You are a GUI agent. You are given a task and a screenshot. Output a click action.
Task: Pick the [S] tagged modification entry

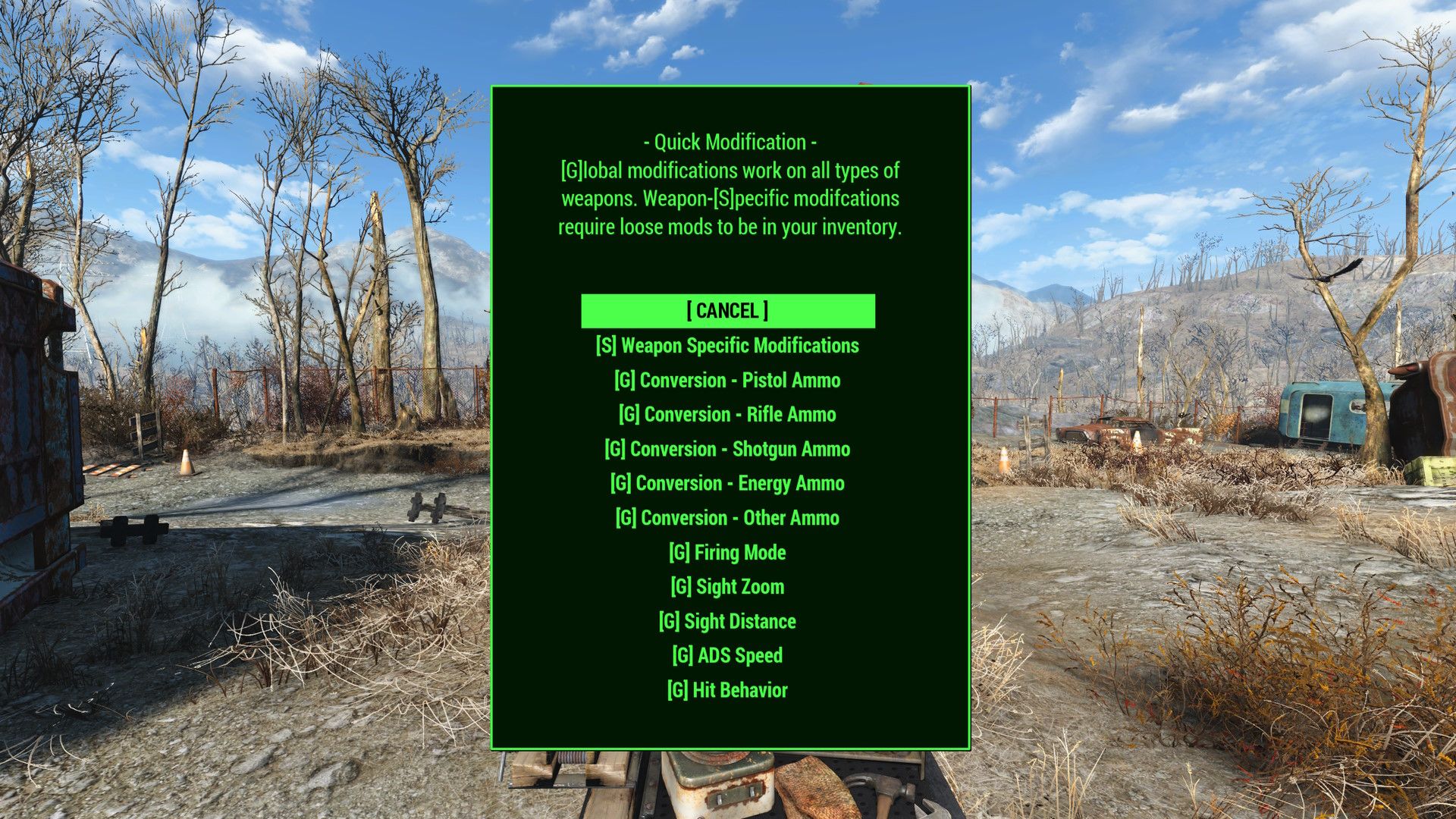click(727, 345)
